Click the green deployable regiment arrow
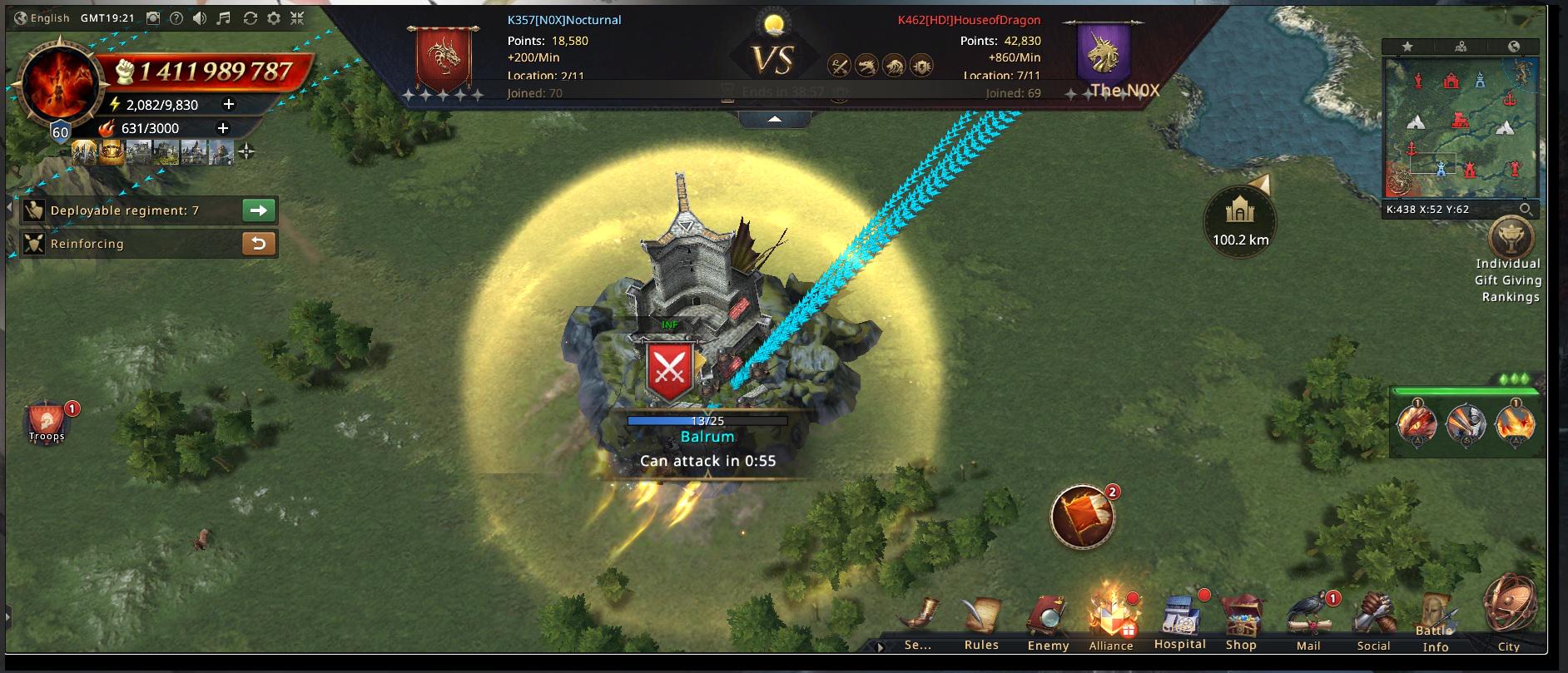Screen dimensions: 1568x673 coord(259,210)
